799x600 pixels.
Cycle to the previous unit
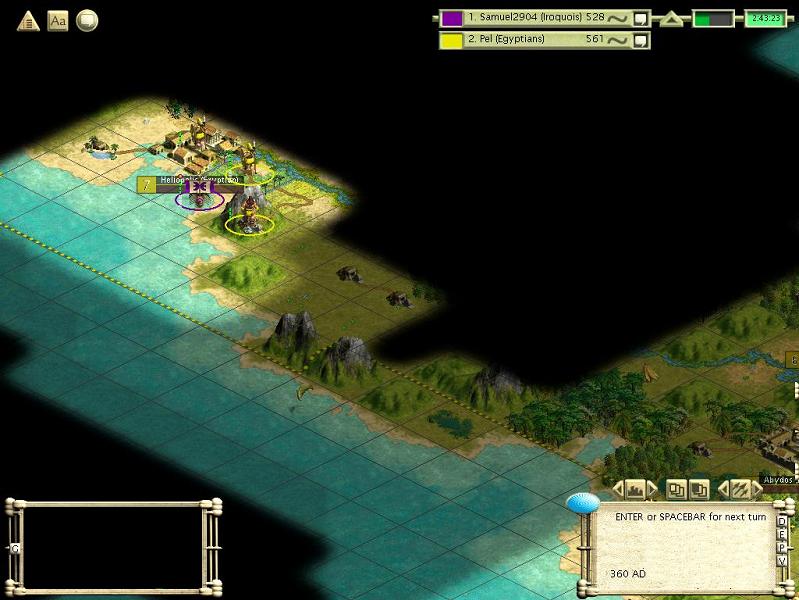coord(723,489)
